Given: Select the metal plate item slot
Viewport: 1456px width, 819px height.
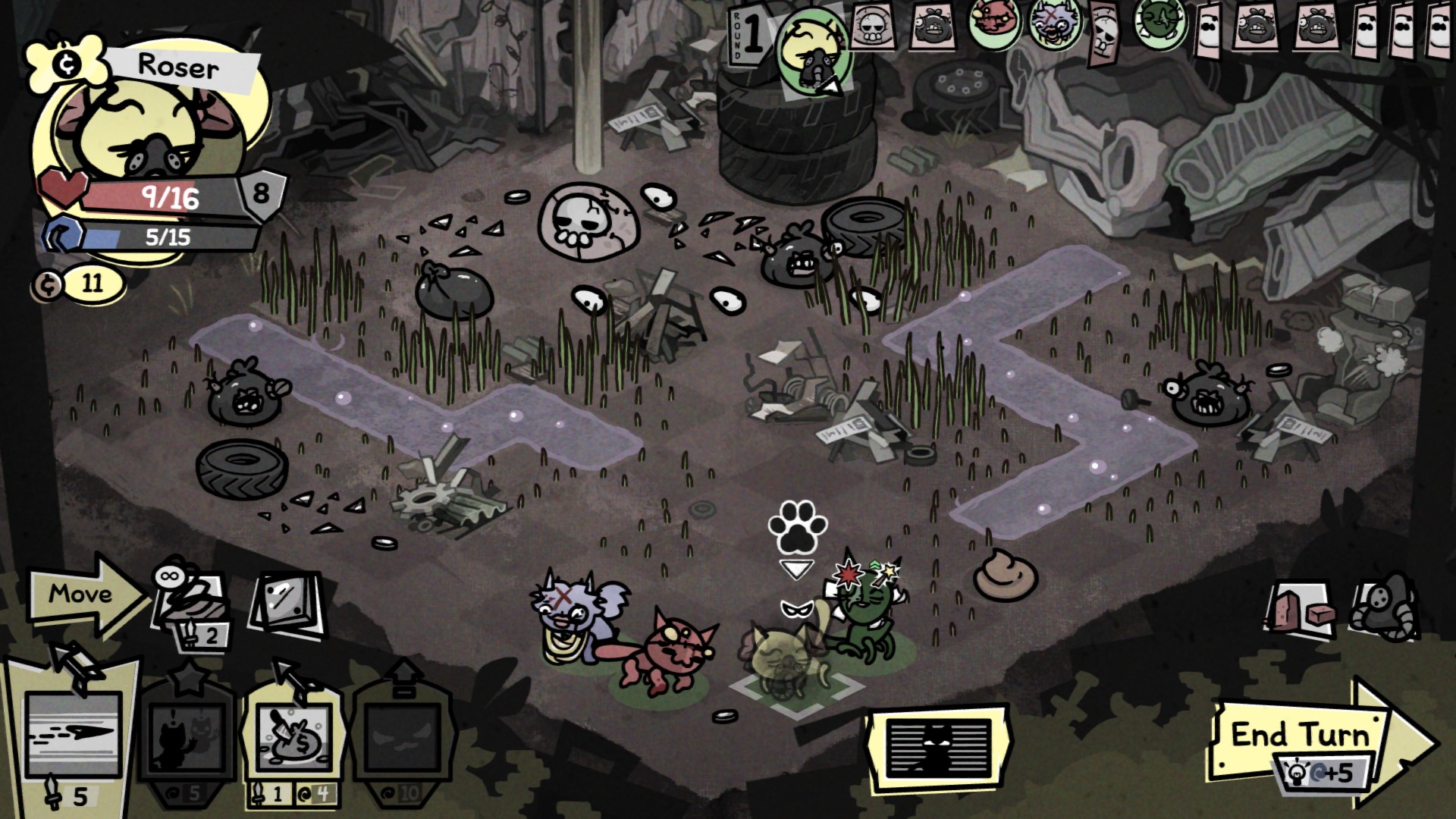Looking at the screenshot, I should point(287,603).
